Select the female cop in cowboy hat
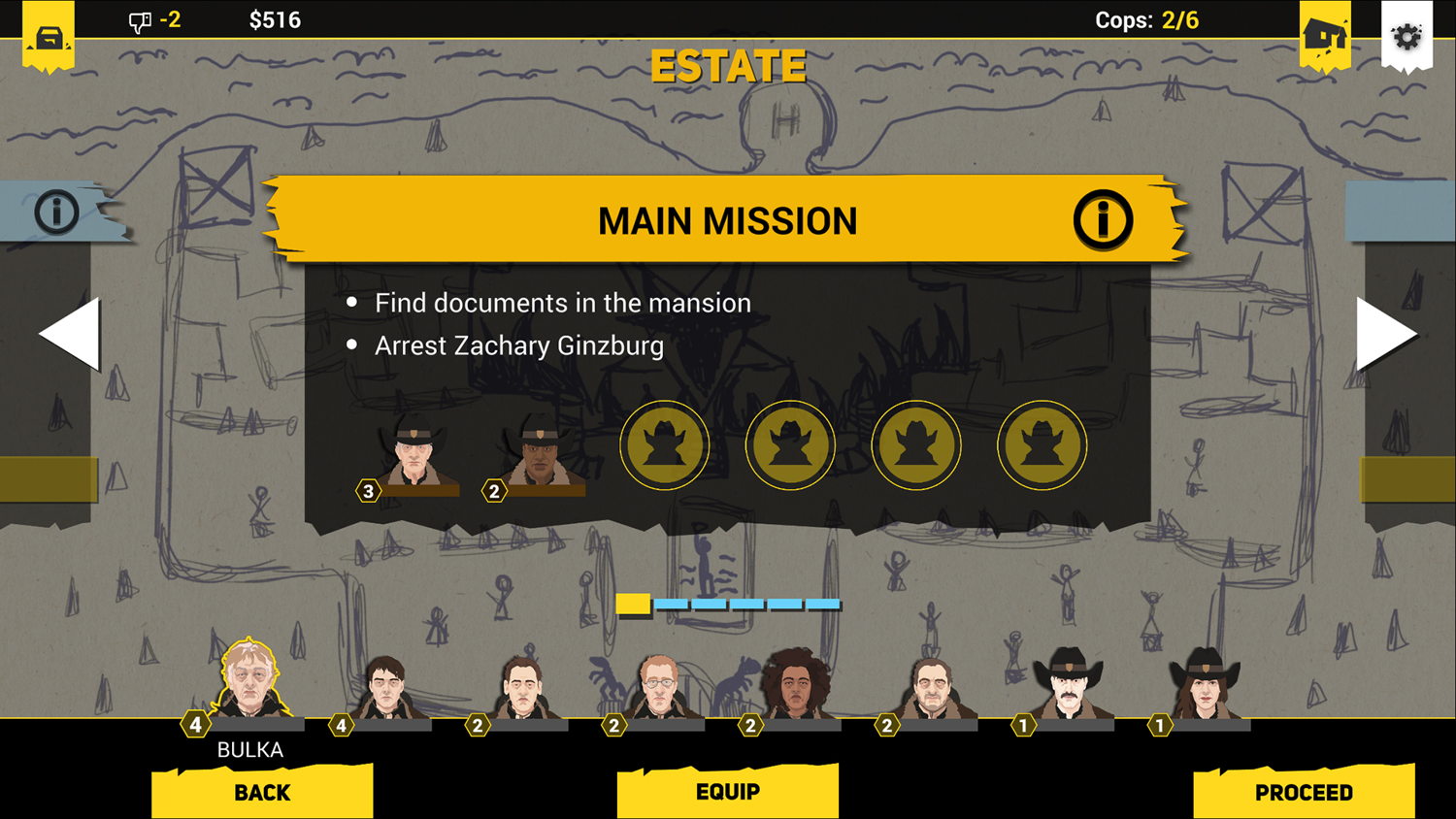1456x819 pixels. [1205, 684]
